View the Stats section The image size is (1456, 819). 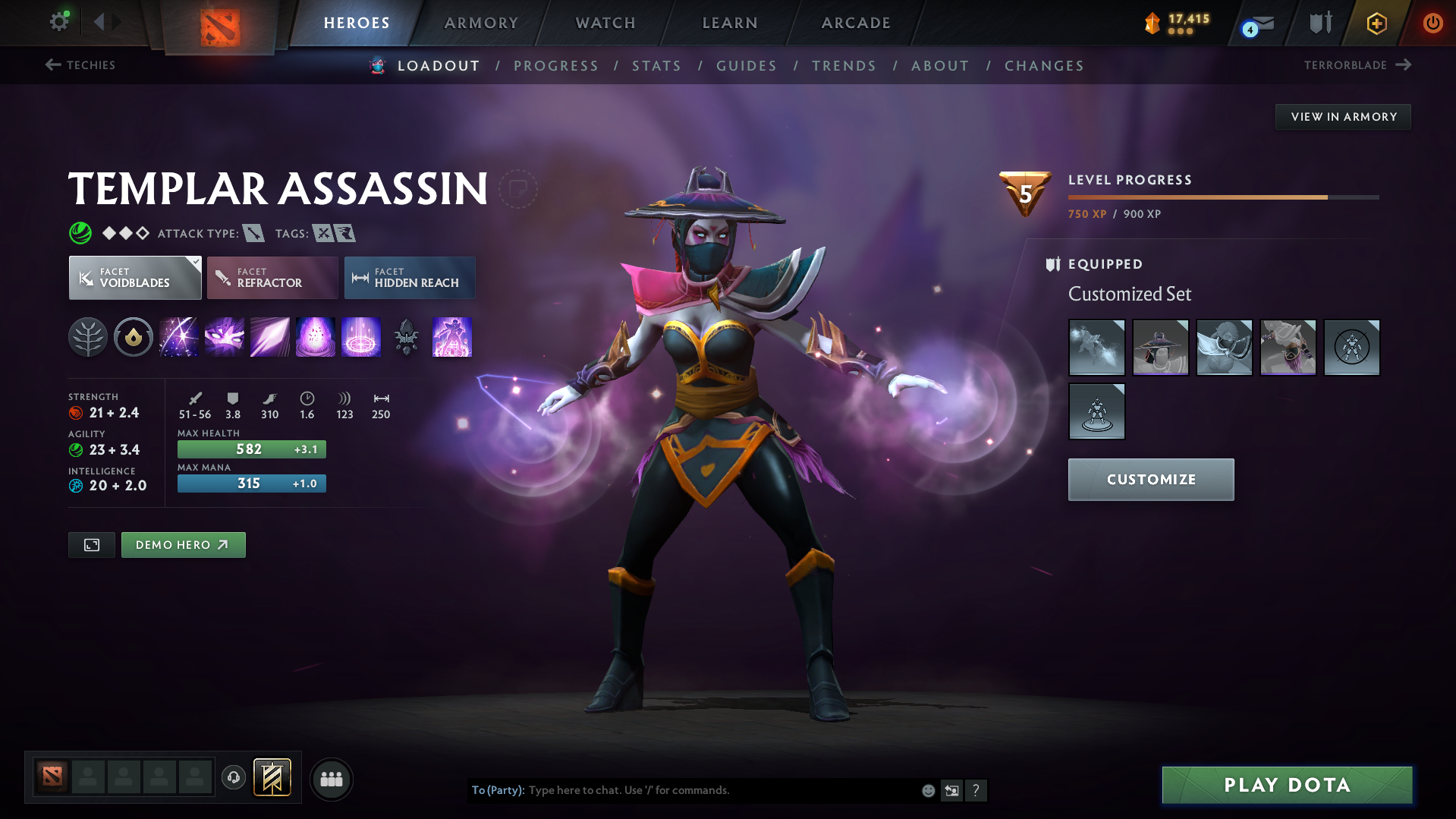[657, 66]
